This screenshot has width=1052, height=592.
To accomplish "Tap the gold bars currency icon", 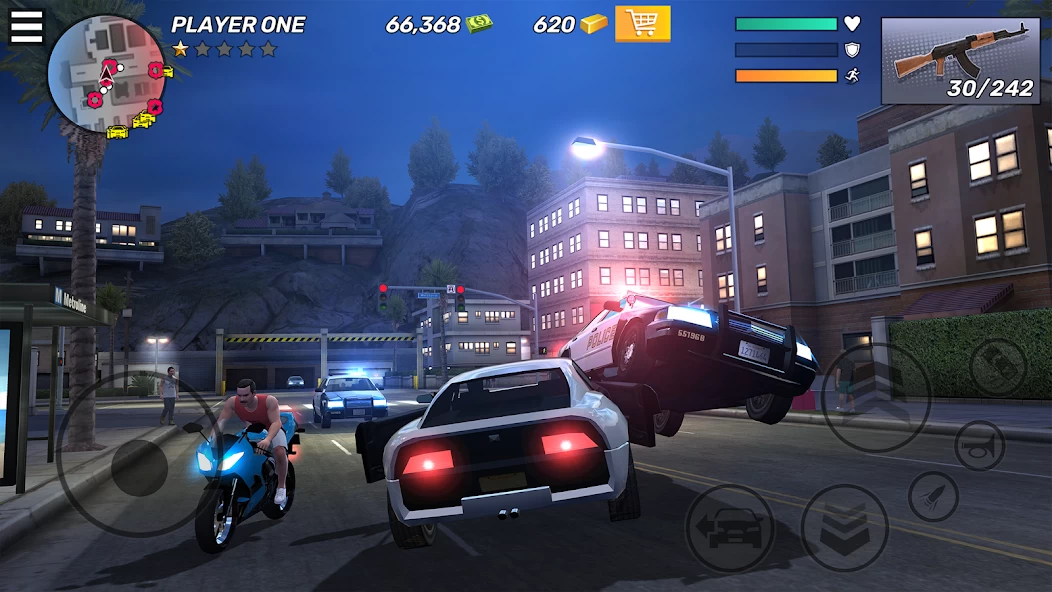I will 594,24.
